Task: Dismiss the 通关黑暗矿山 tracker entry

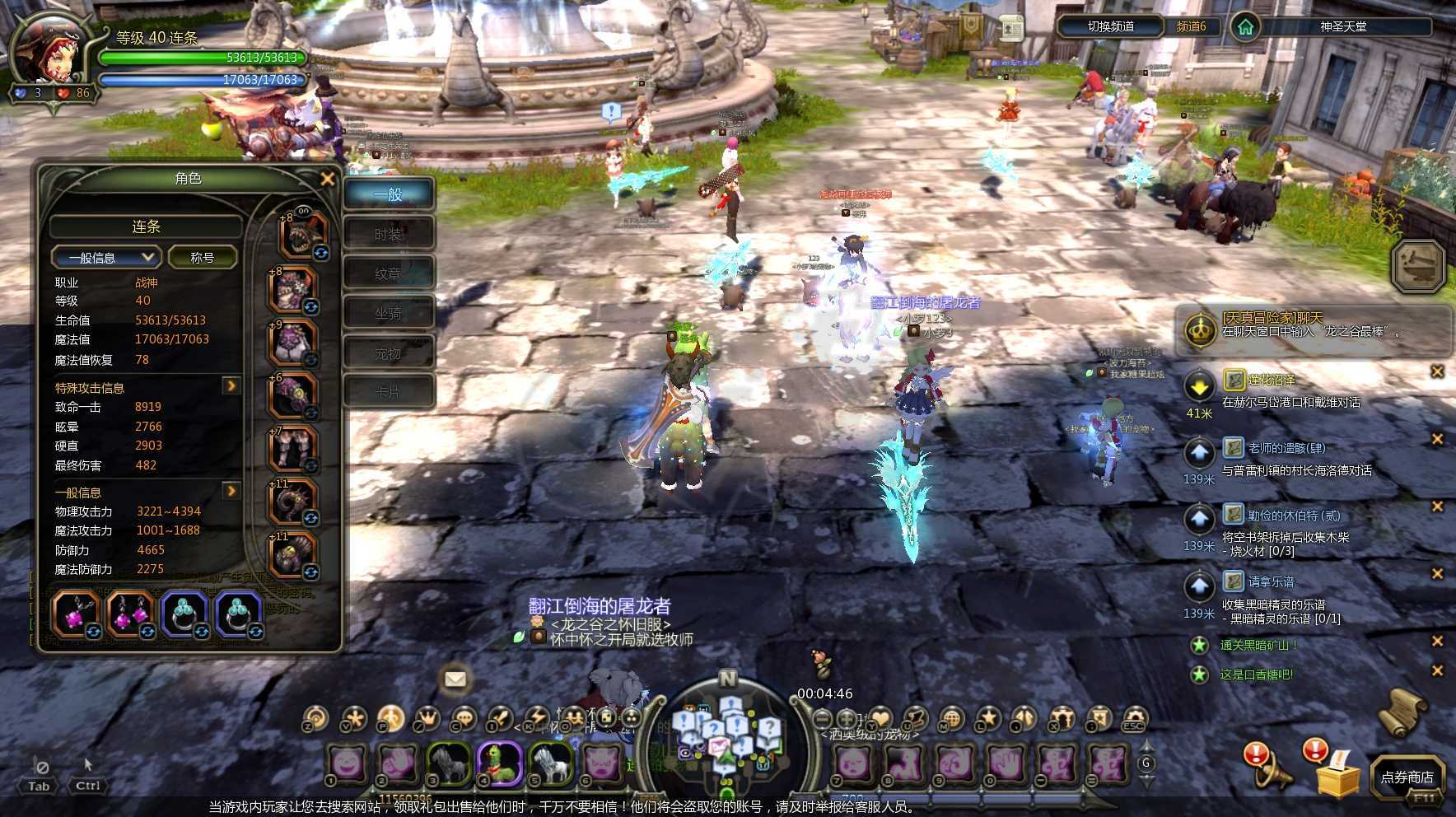Action: click(1437, 641)
